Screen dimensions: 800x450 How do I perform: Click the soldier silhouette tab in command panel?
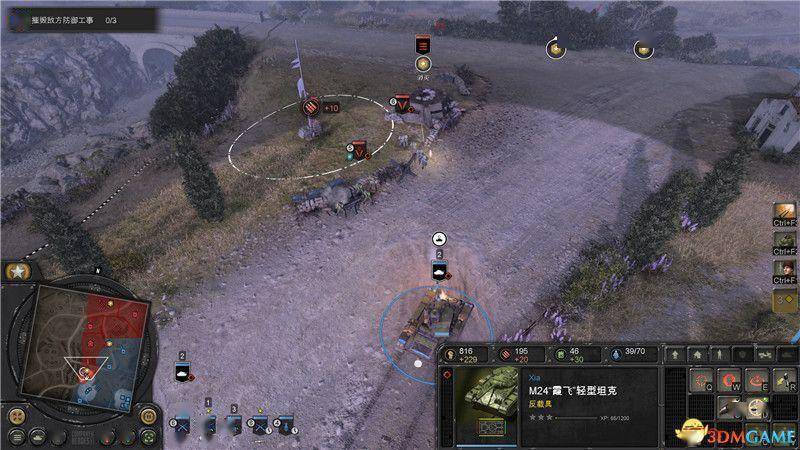click(720, 354)
